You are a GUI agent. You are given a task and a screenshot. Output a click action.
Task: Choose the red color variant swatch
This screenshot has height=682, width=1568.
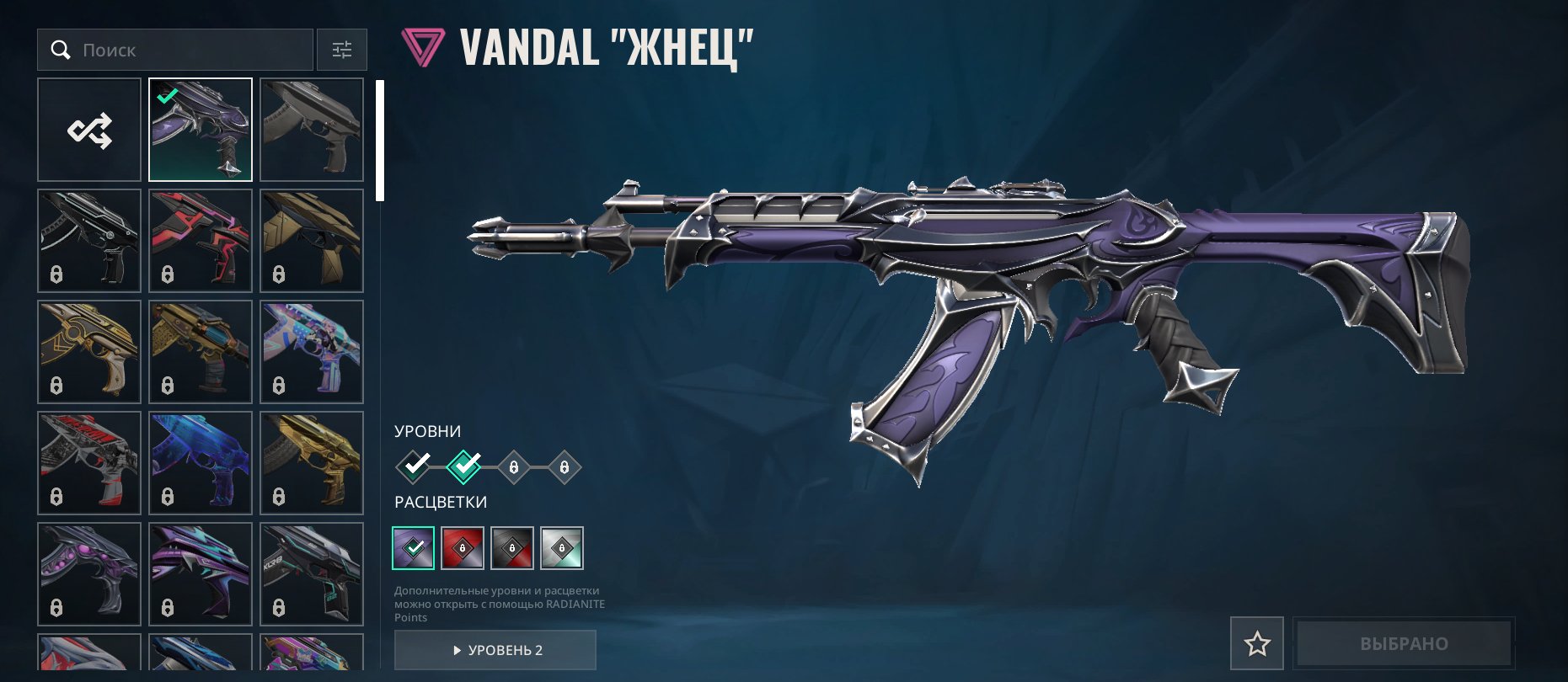[463, 548]
